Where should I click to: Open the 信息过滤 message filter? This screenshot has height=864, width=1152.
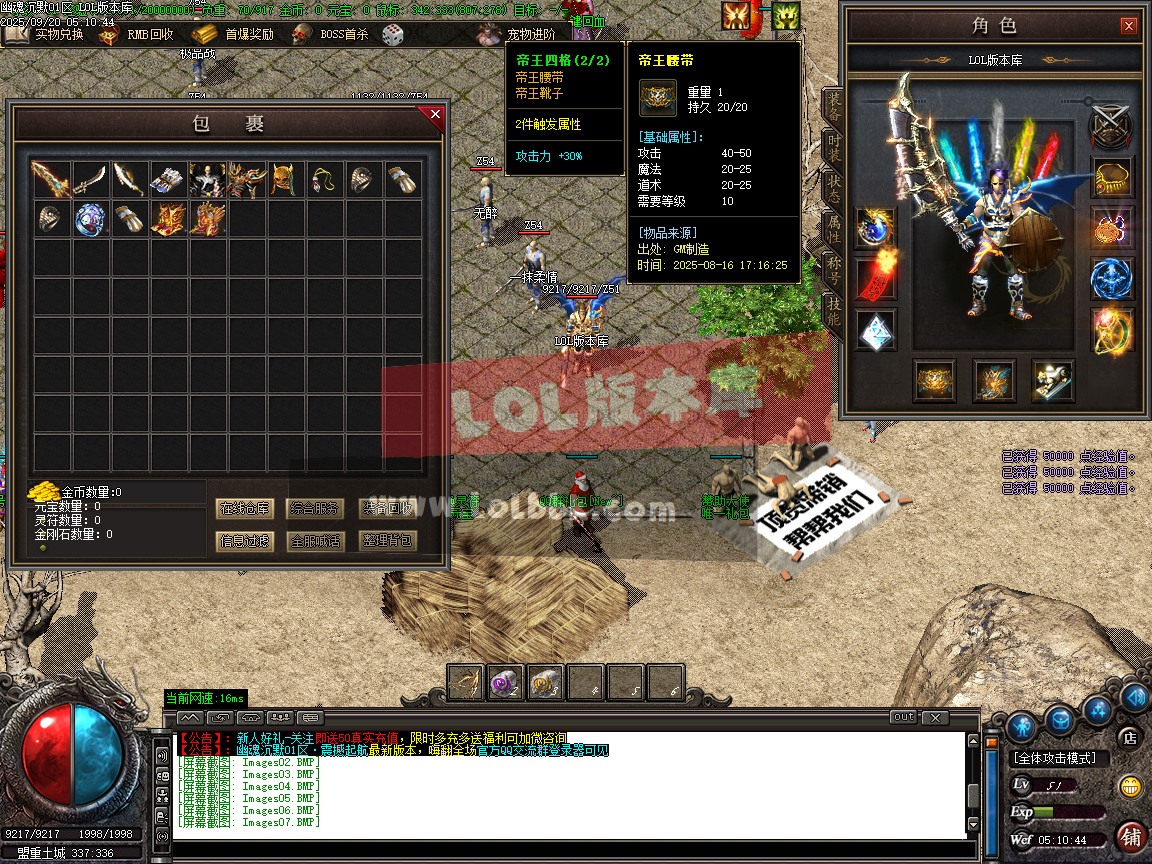point(244,541)
